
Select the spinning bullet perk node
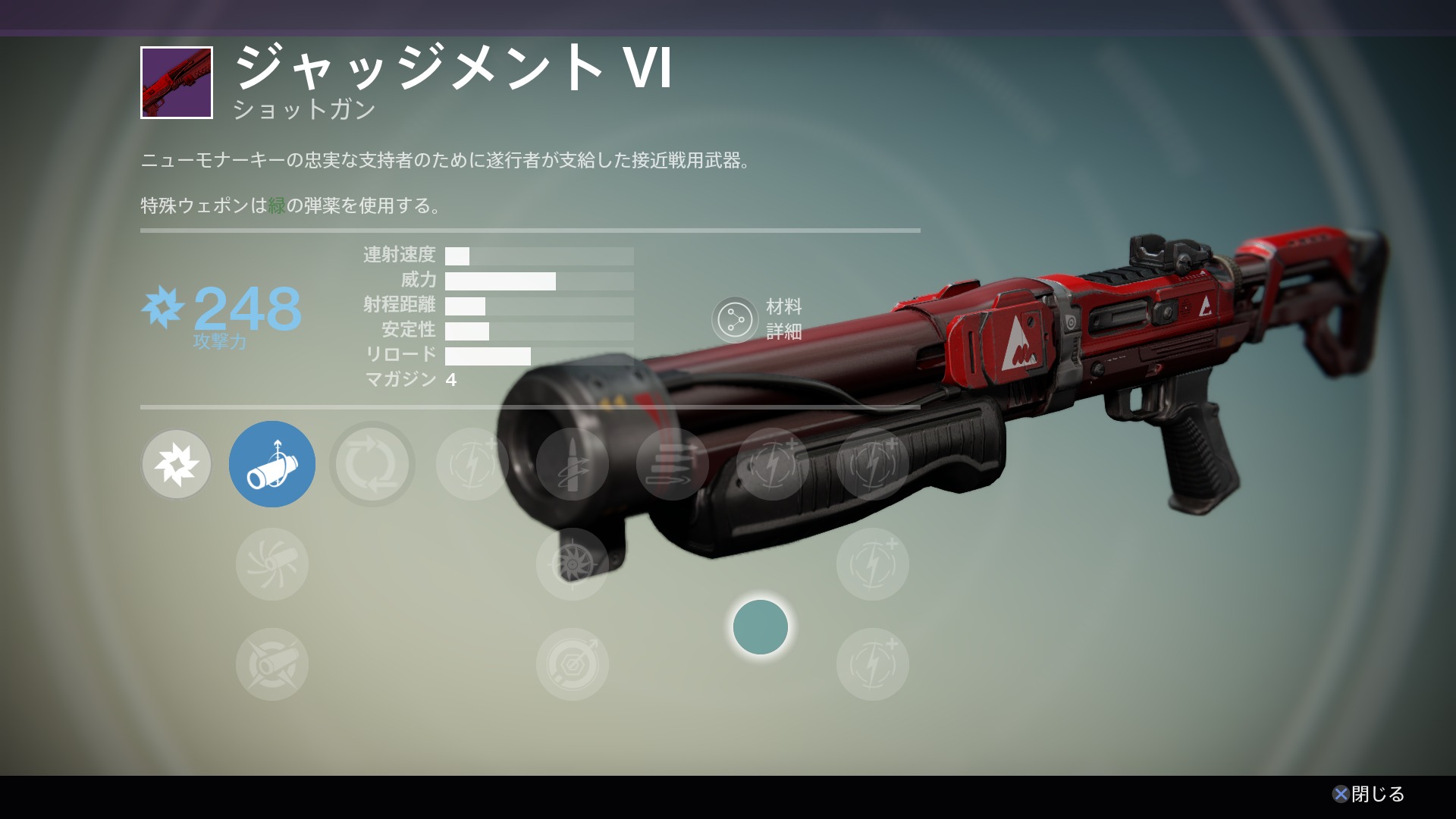point(573,464)
